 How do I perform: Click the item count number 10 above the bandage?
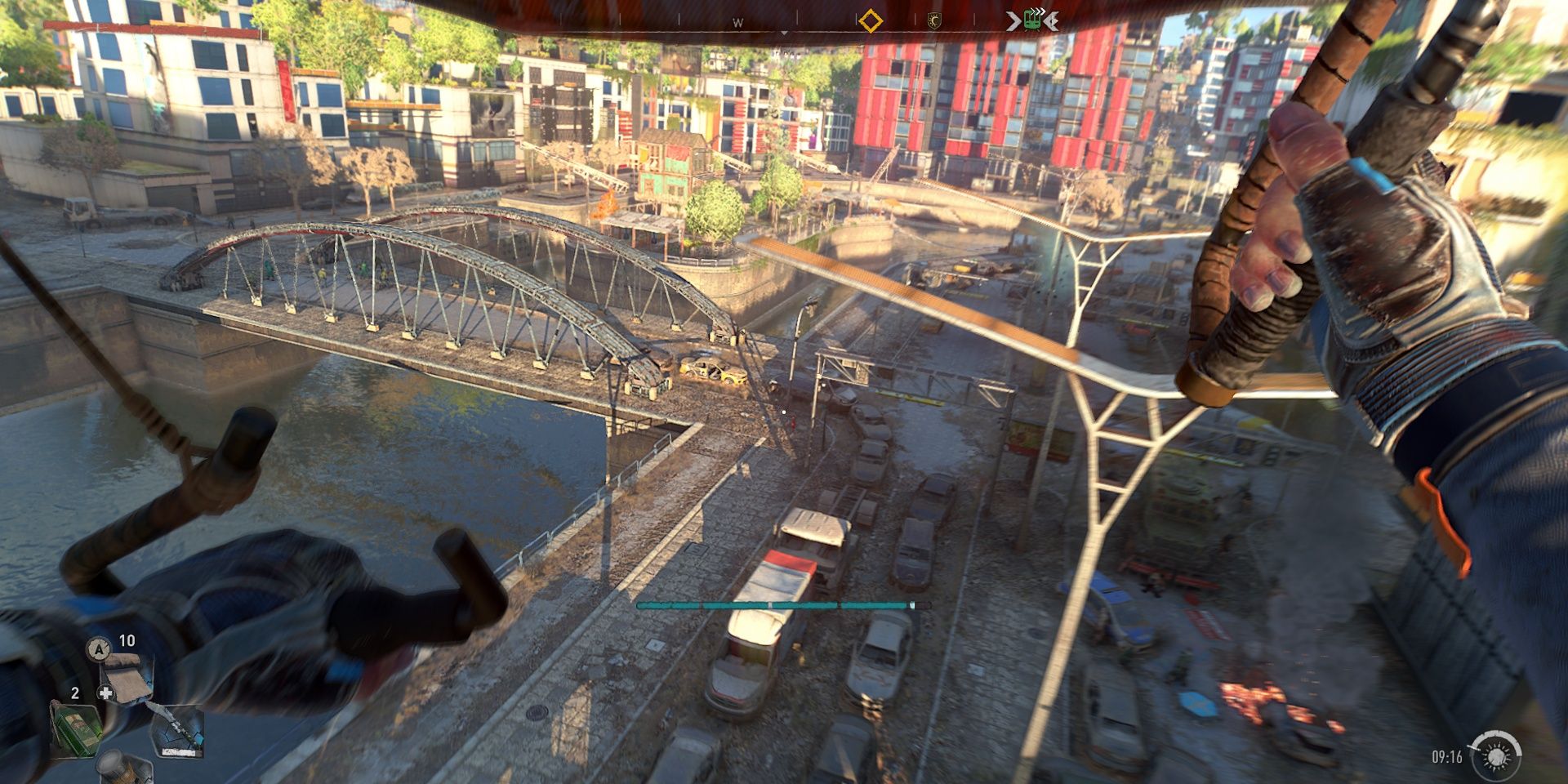127,642
